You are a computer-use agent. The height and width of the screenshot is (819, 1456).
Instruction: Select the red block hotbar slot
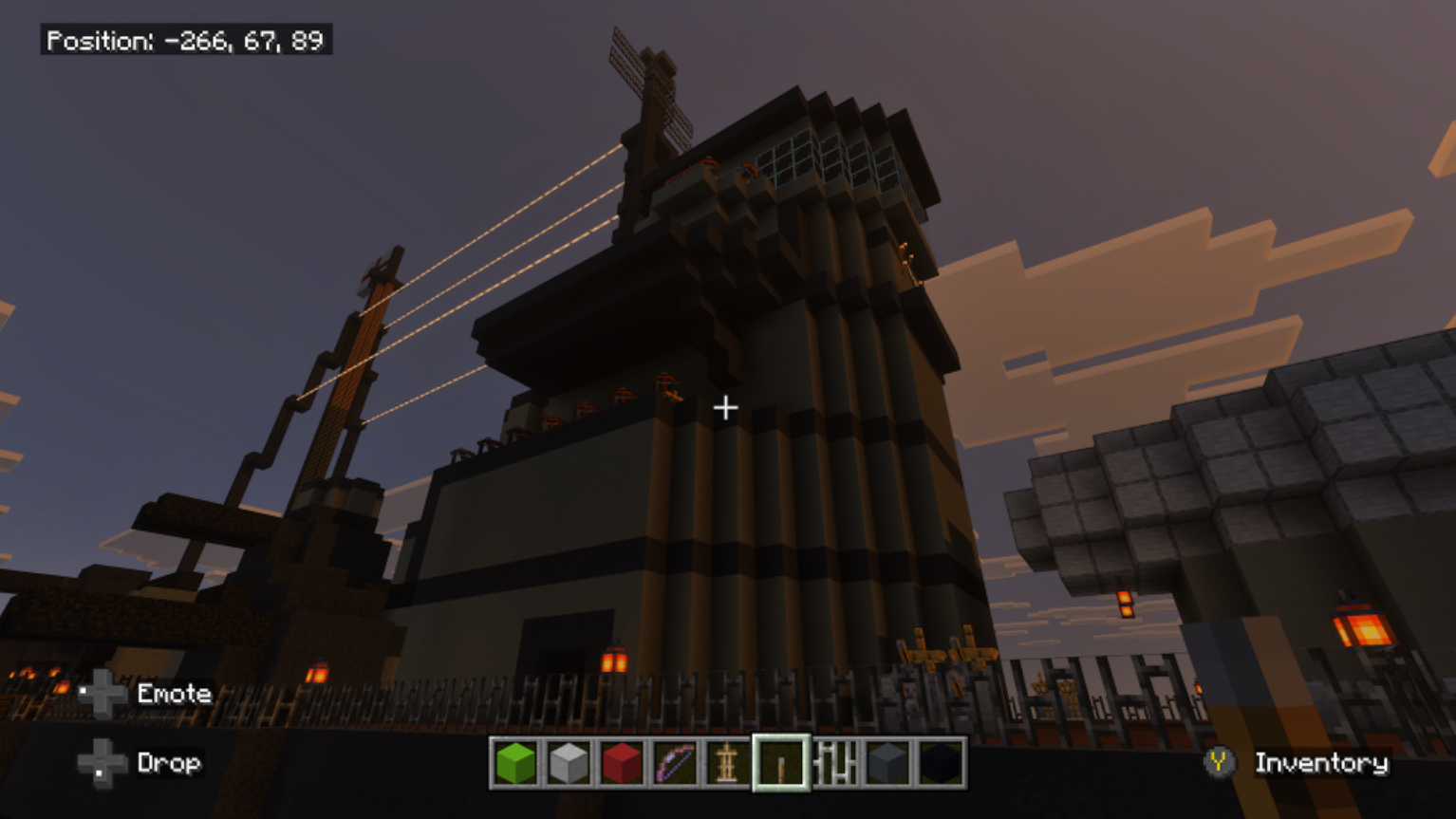(x=622, y=763)
